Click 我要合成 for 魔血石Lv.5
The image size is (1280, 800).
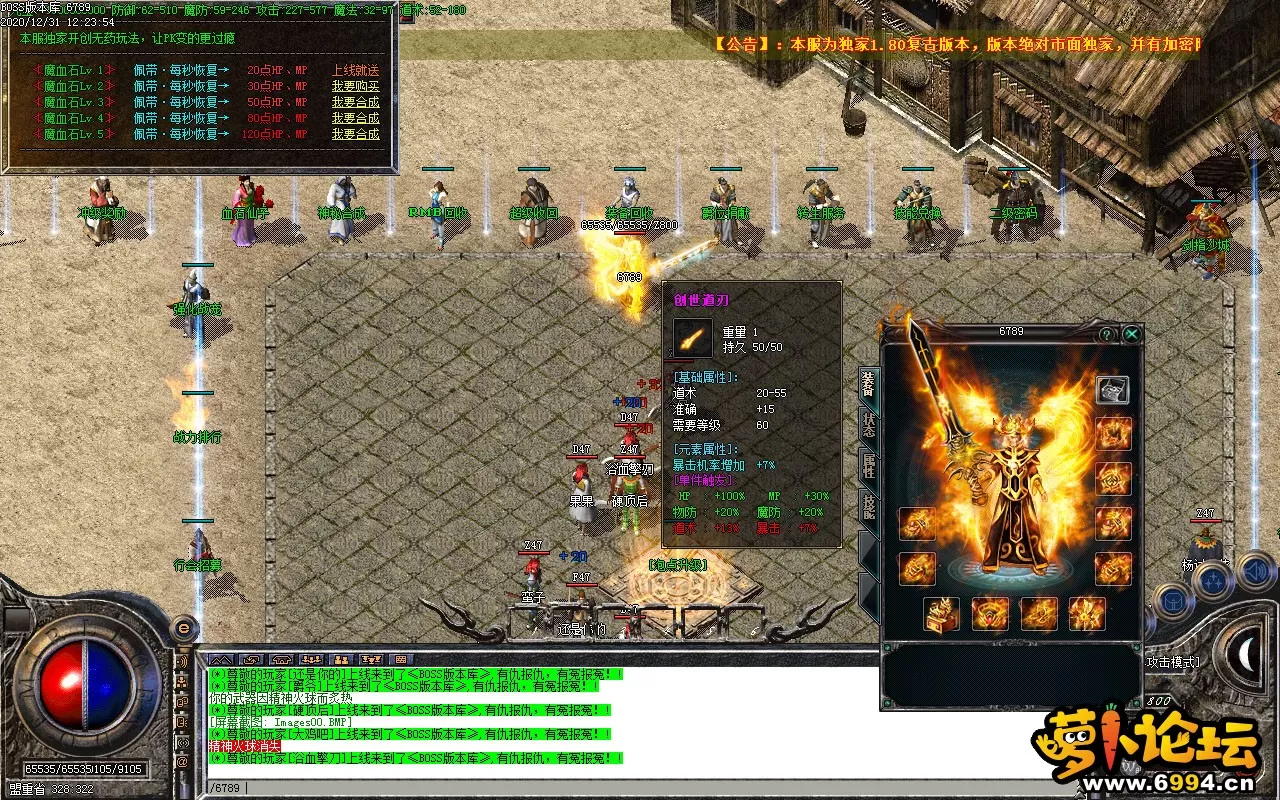(x=356, y=134)
